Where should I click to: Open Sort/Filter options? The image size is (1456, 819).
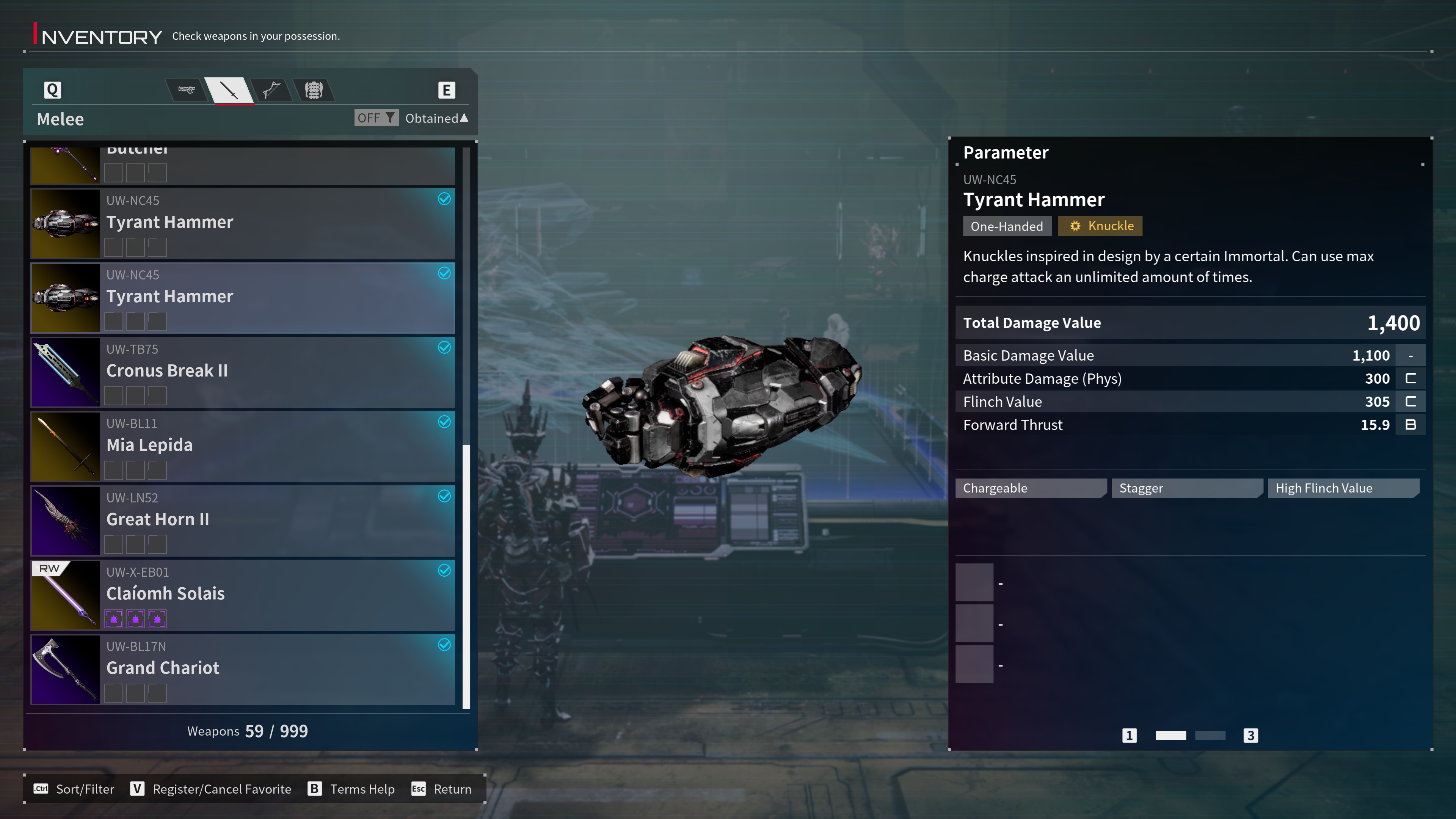(74, 789)
